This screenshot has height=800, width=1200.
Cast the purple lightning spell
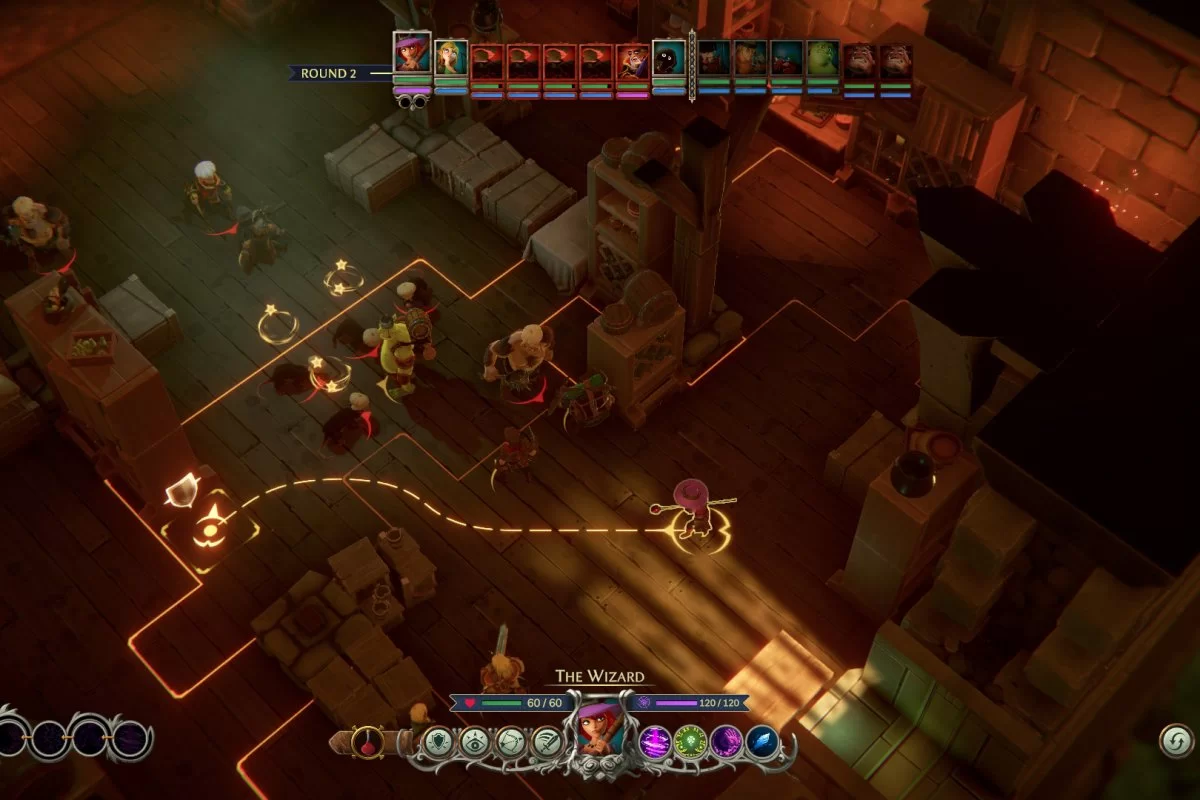pos(654,742)
